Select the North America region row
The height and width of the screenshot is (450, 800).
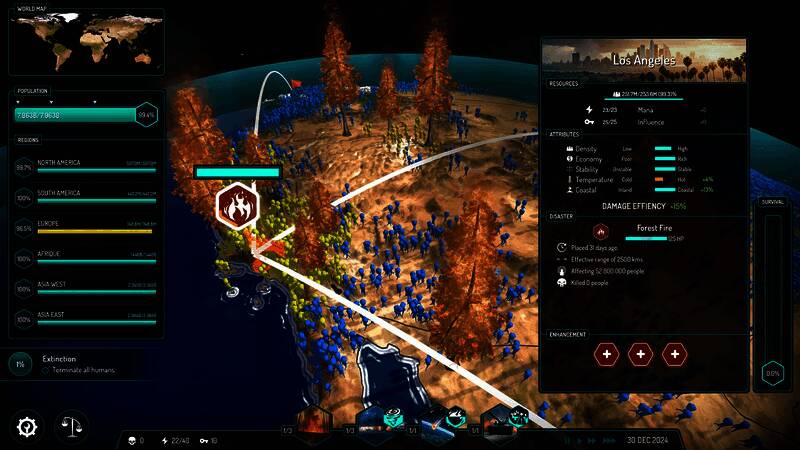pos(97,167)
